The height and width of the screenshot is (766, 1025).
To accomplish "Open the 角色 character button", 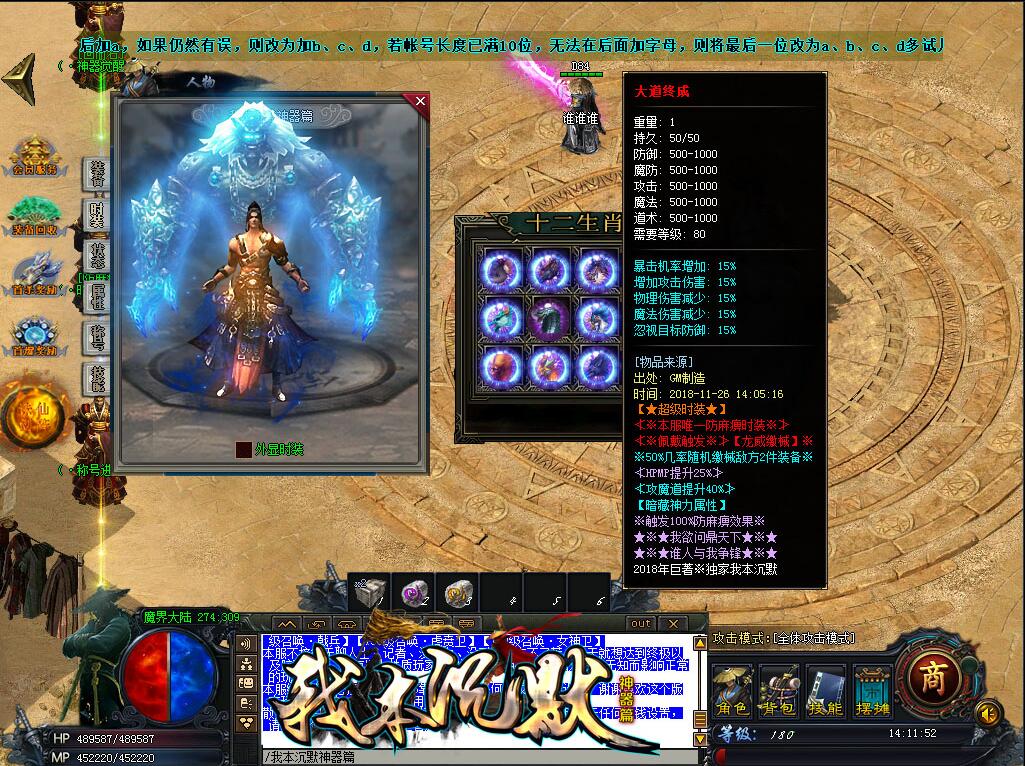I will pyautogui.click(x=733, y=690).
